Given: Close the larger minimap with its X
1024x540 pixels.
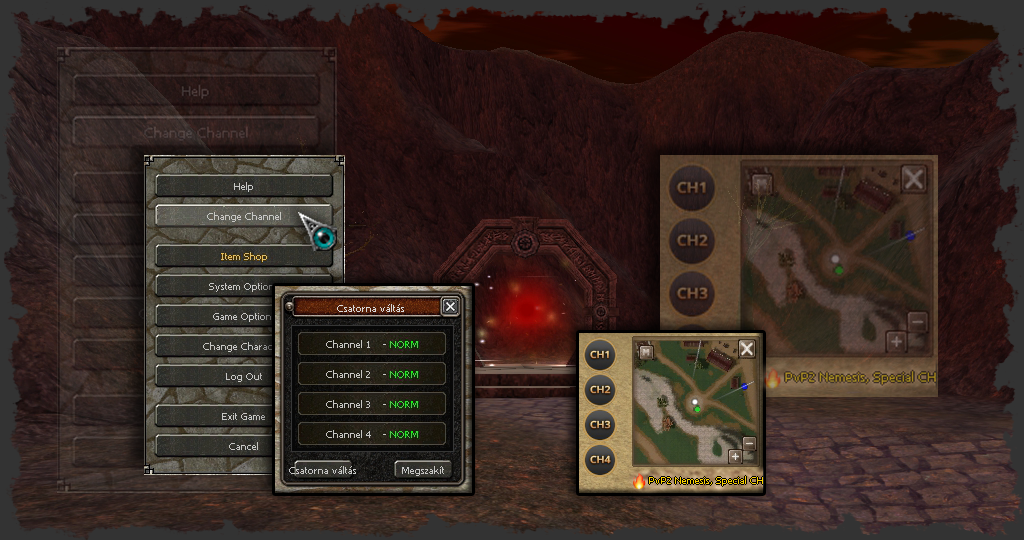Looking at the screenshot, I should 914,179.
